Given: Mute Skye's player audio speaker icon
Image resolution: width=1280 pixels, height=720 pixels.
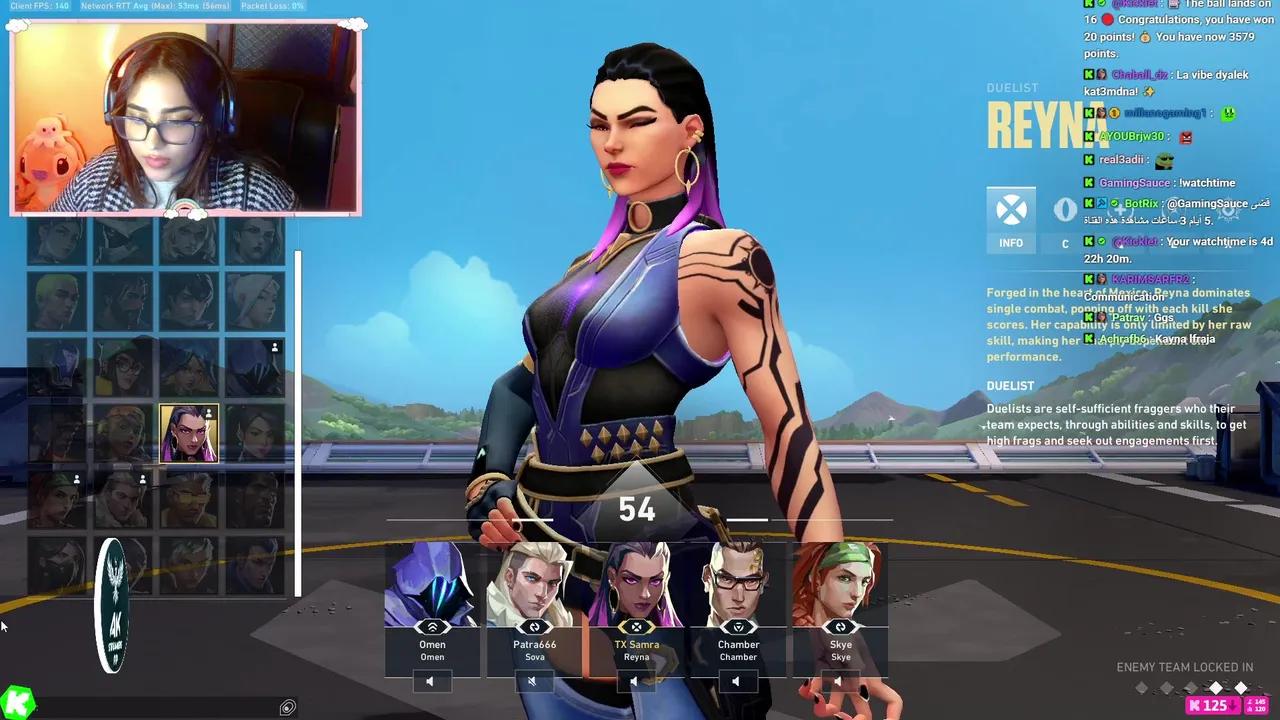Looking at the screenshot, I should (838, 681).
